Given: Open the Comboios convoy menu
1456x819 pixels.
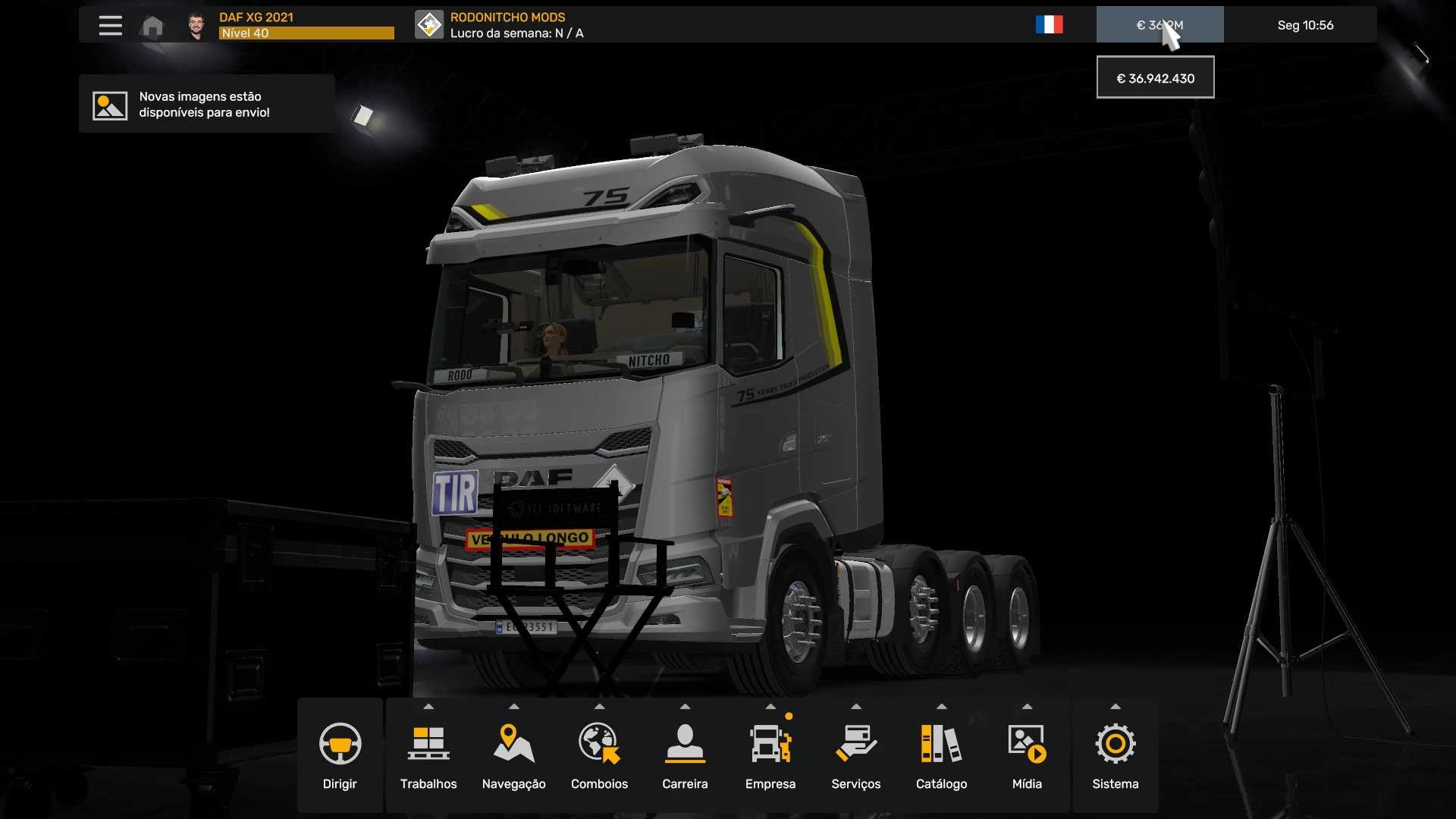Looking at the screenshot, I should pyautogui.click(x=599, y=755).
